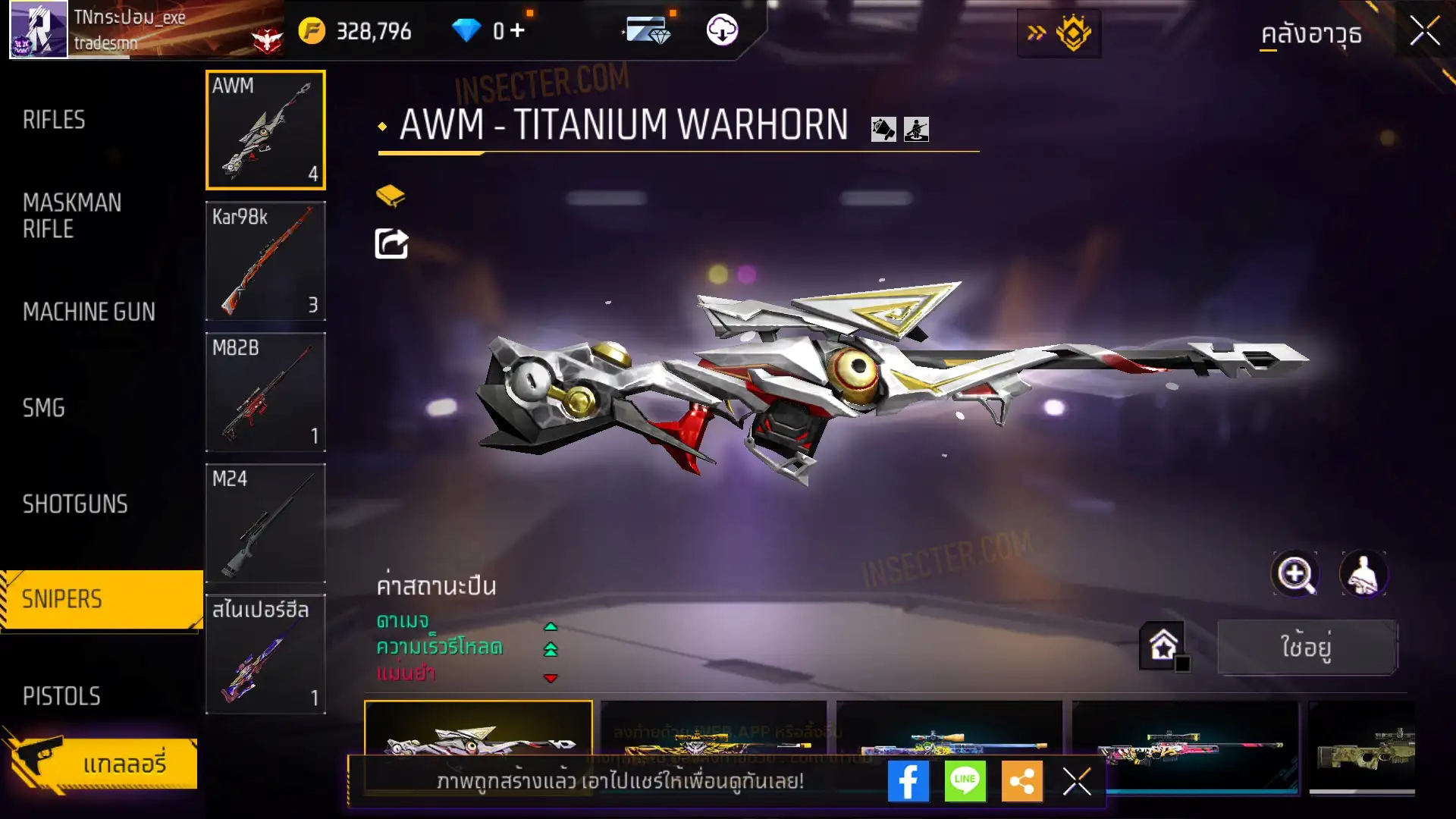
Task: Close the weapon vault screen
Action: point(1424,32)
